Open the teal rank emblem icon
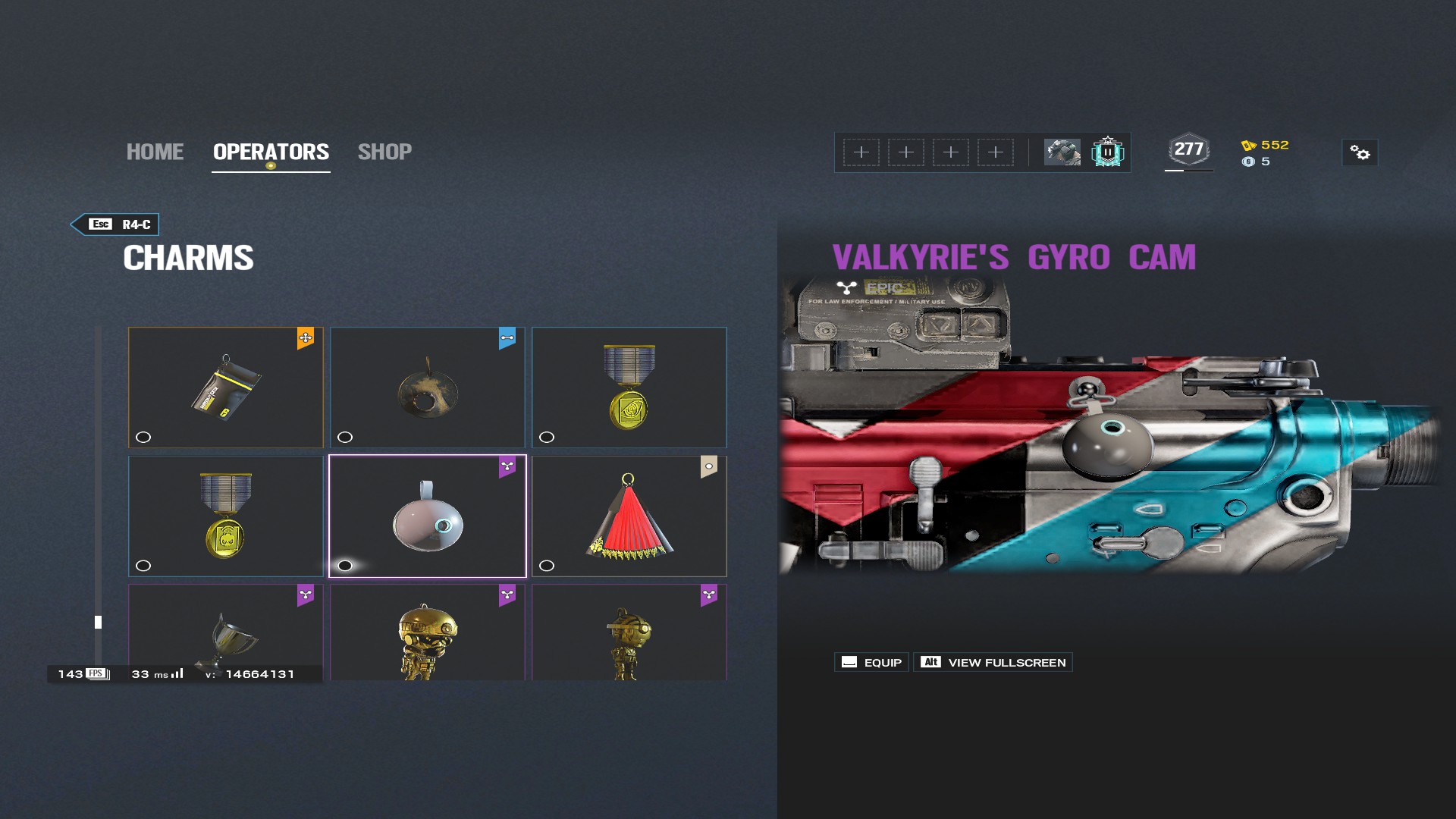 coord(1107,152)
